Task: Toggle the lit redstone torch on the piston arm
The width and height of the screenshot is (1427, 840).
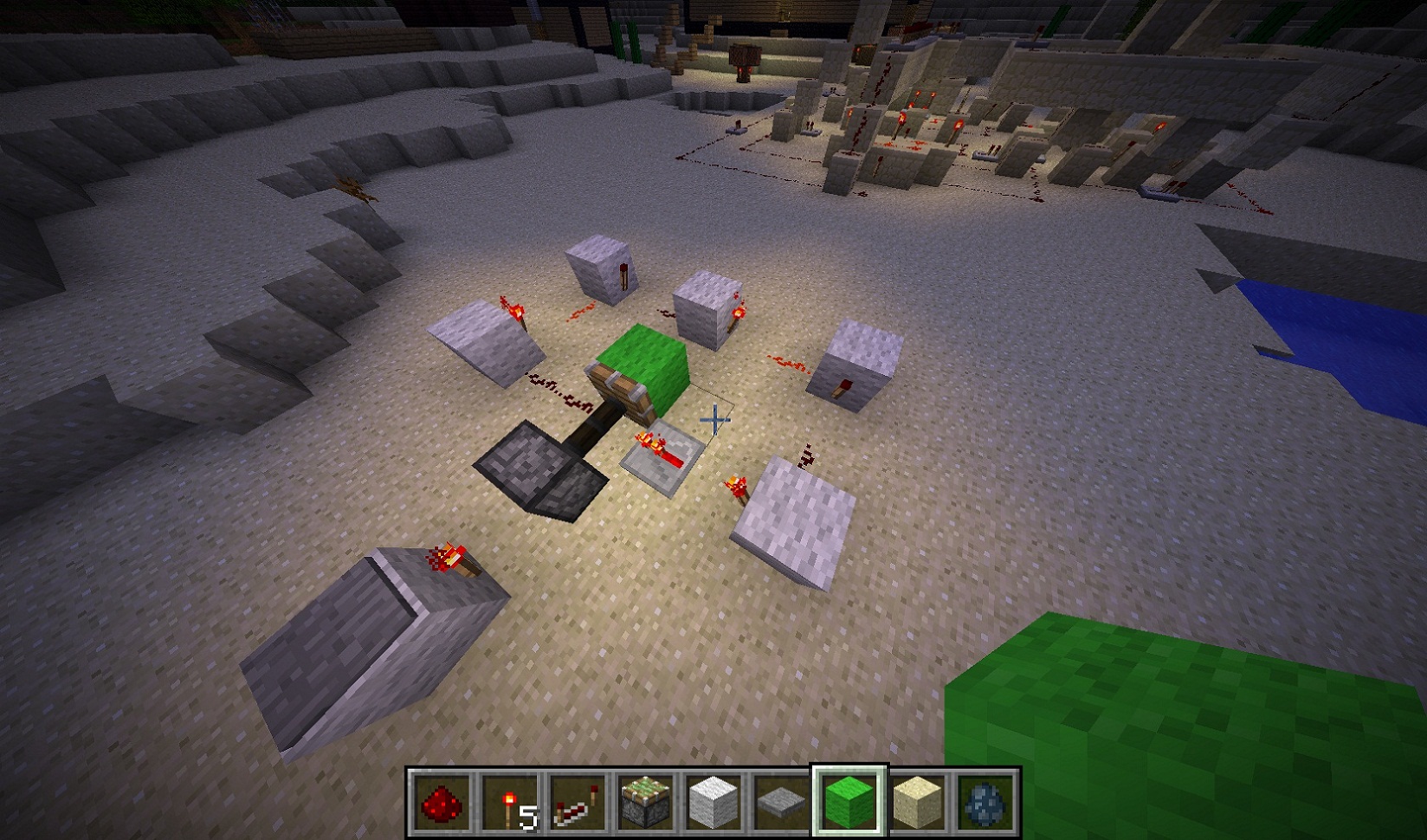Action: click(648, 442)
